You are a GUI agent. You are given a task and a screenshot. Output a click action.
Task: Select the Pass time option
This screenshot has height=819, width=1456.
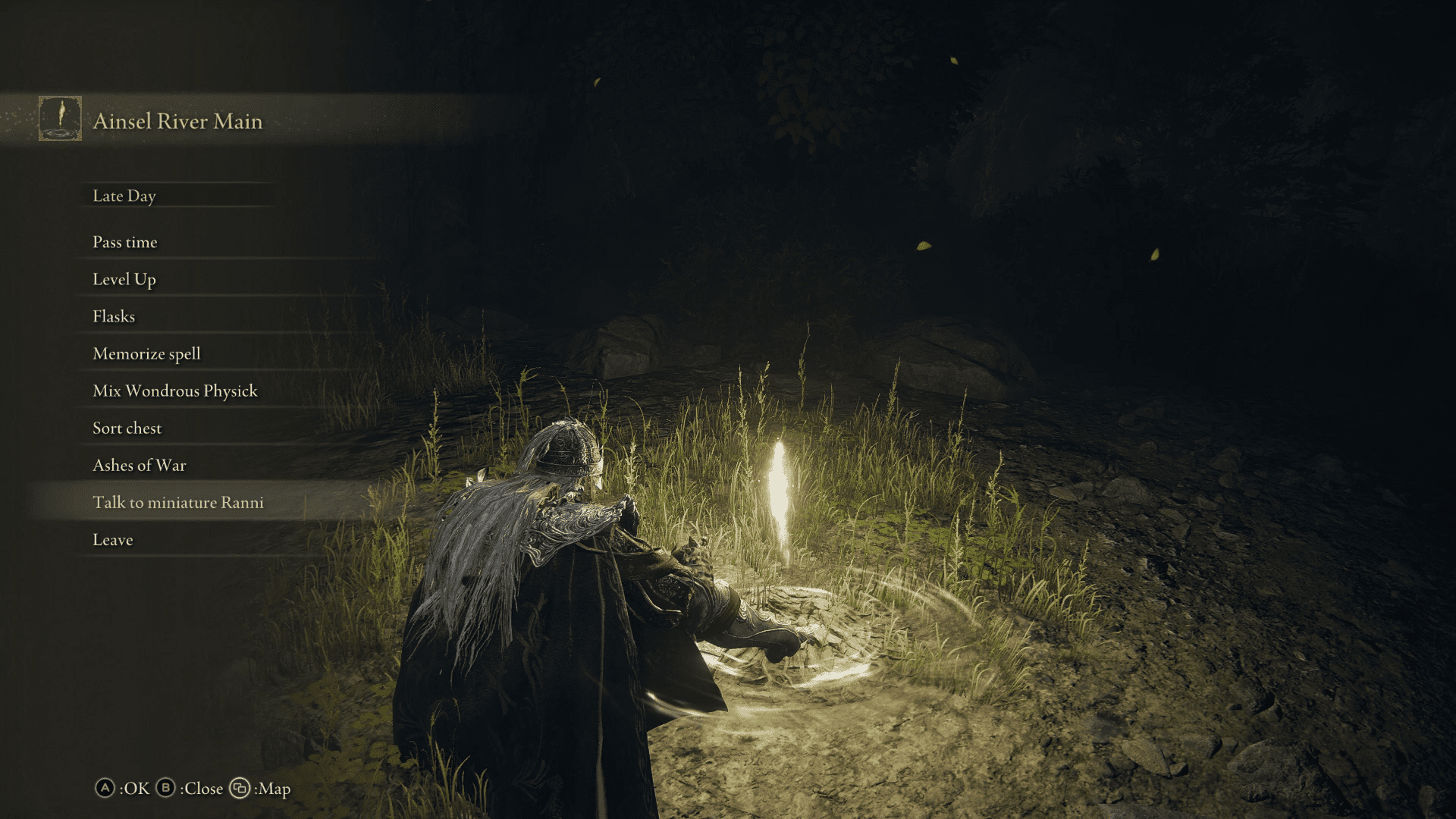[124, 242]
